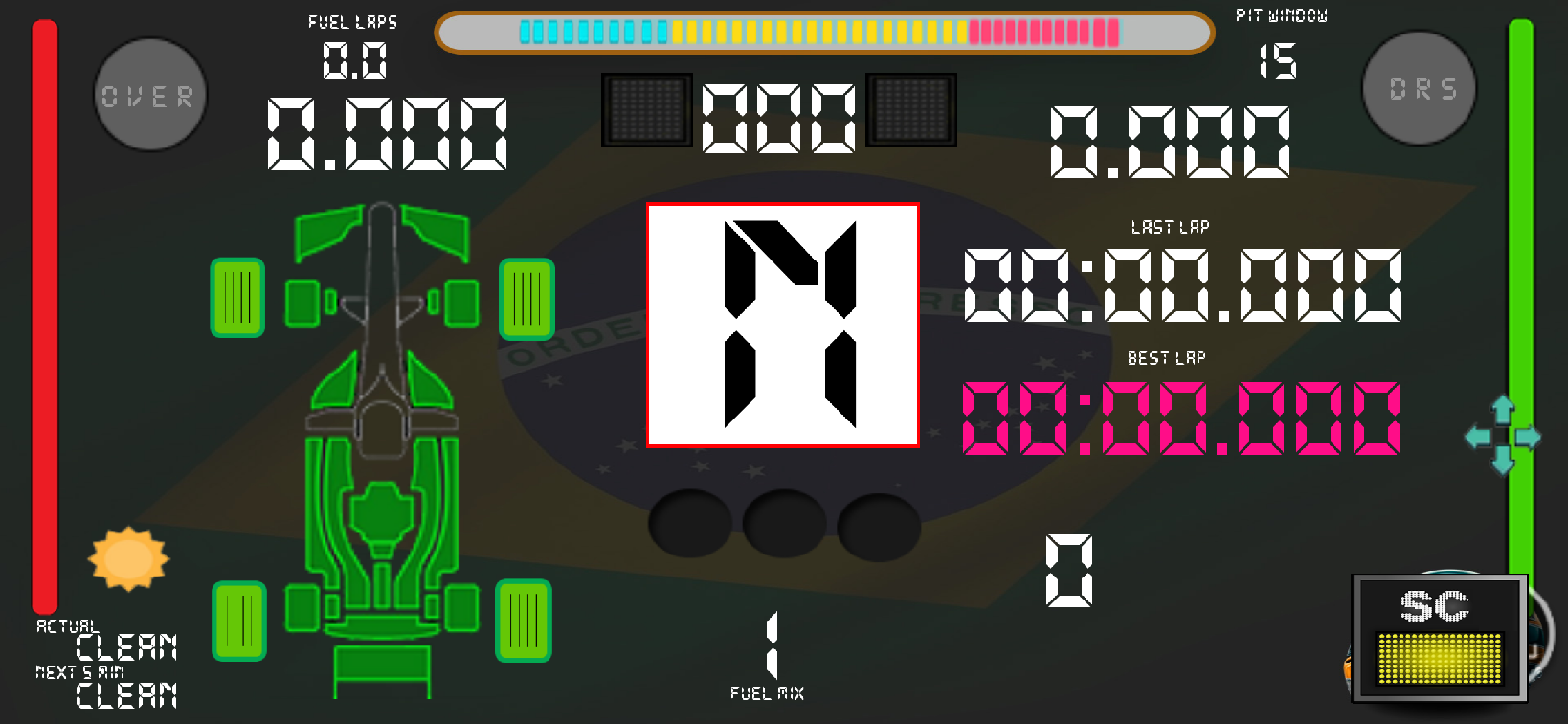Select the SC safety car panel
This screenshot has width=1568, height=724.
pos(1439,637)
